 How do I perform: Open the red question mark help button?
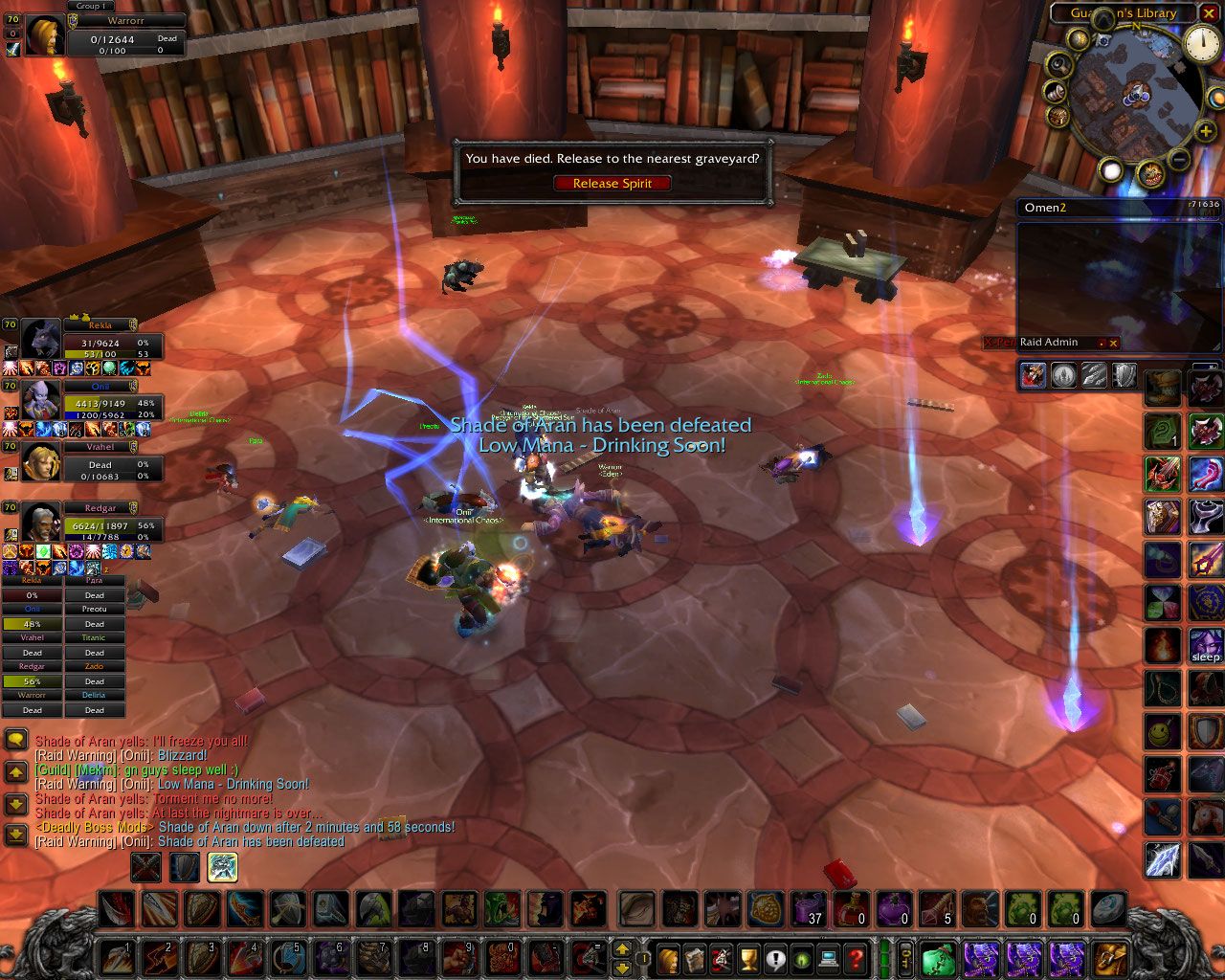point(857,957)
